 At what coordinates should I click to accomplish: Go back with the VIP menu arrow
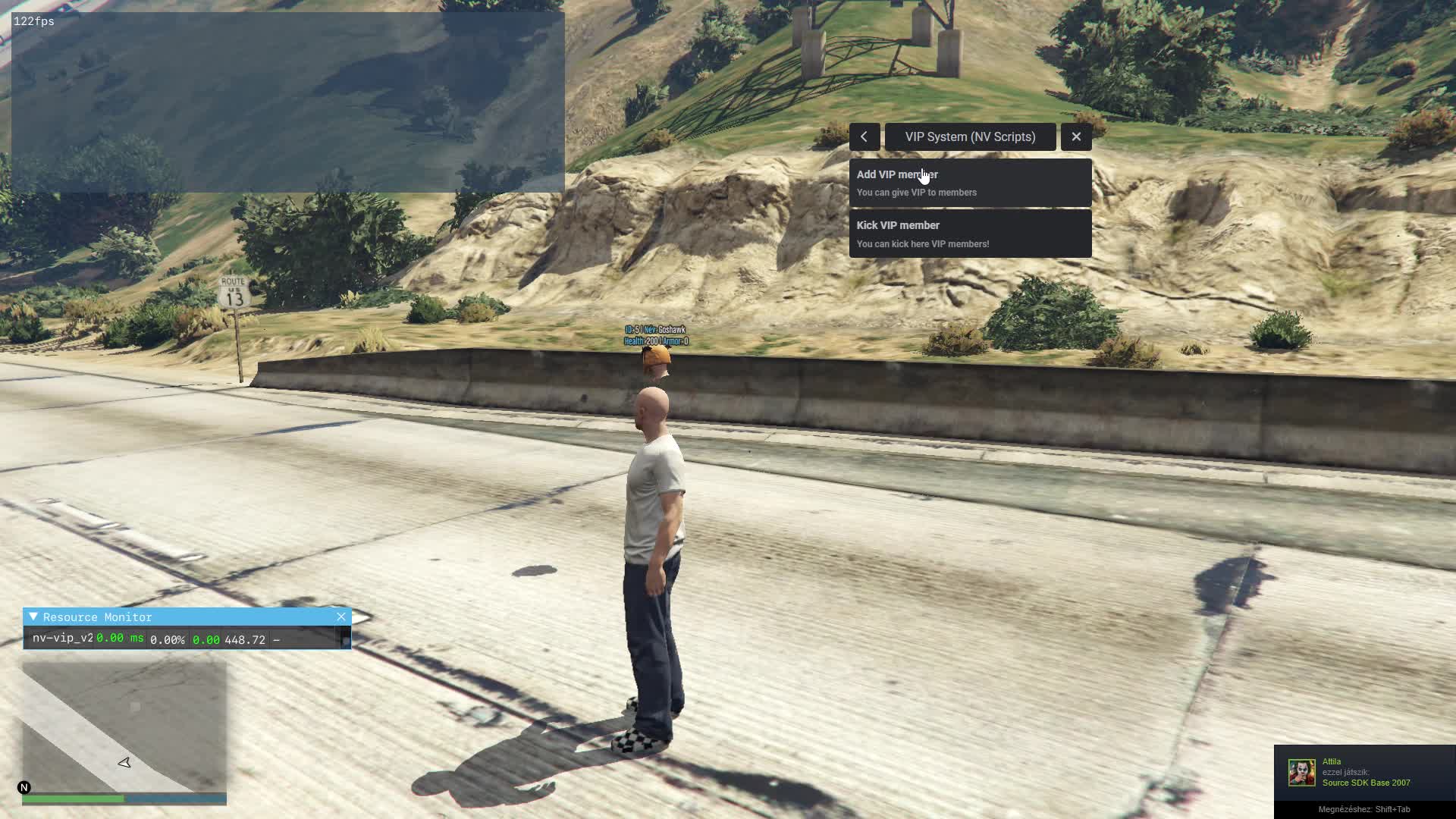(864, 137)
